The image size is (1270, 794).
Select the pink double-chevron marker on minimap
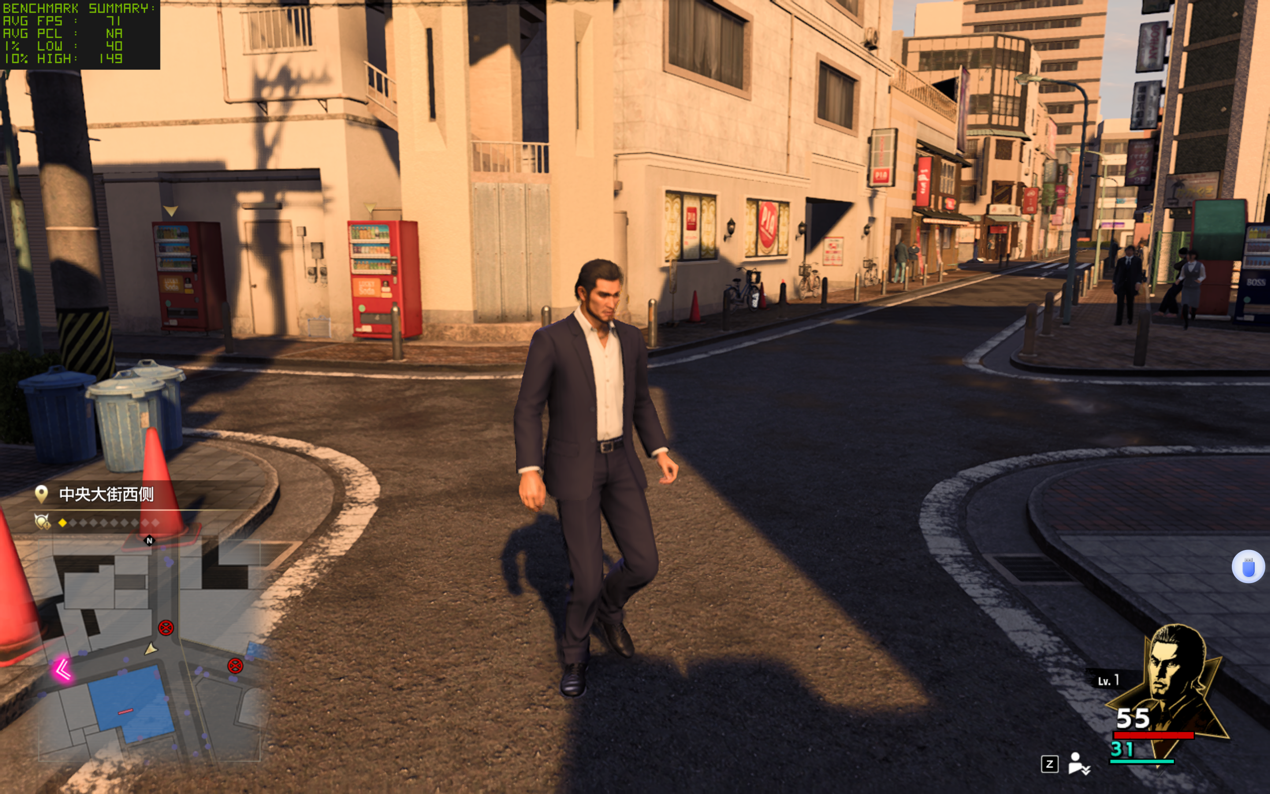point(62,669)
